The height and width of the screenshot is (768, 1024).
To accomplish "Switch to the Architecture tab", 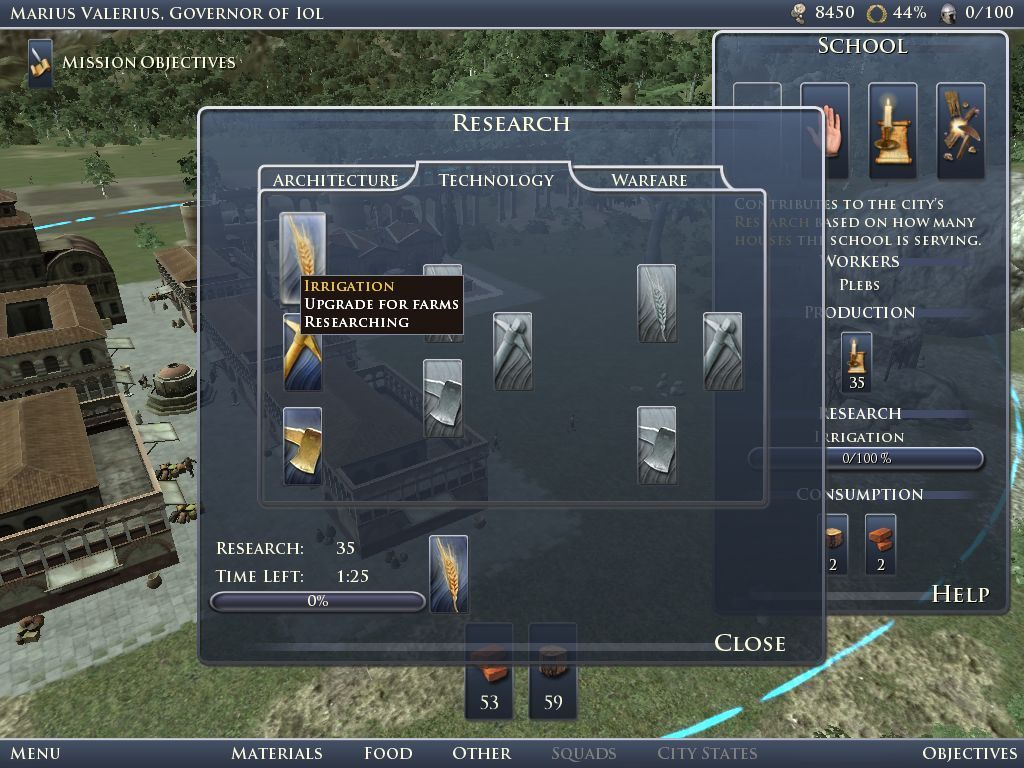I will pos(335,180).
